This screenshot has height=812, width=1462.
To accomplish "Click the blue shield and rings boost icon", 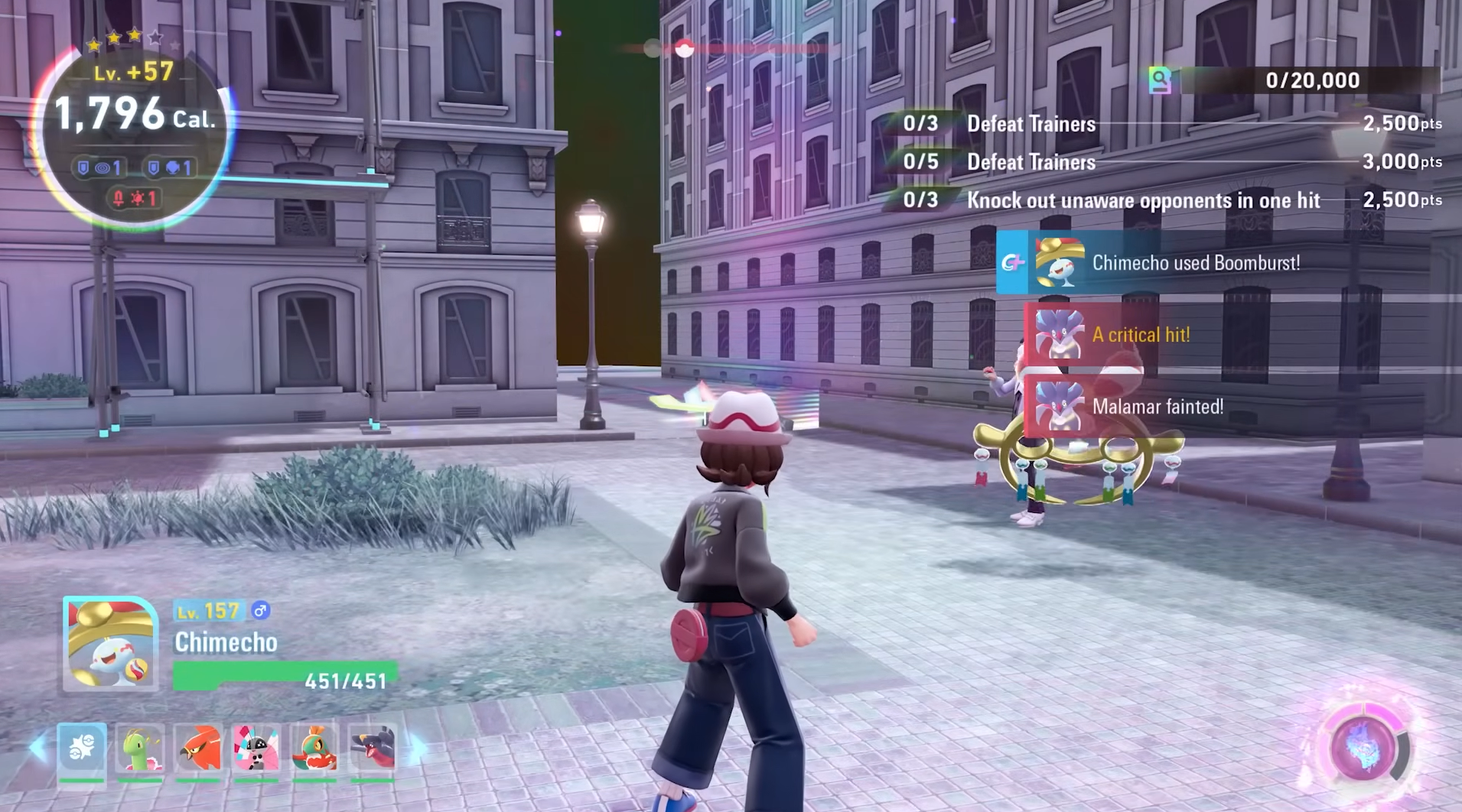I will coord(100,167).
